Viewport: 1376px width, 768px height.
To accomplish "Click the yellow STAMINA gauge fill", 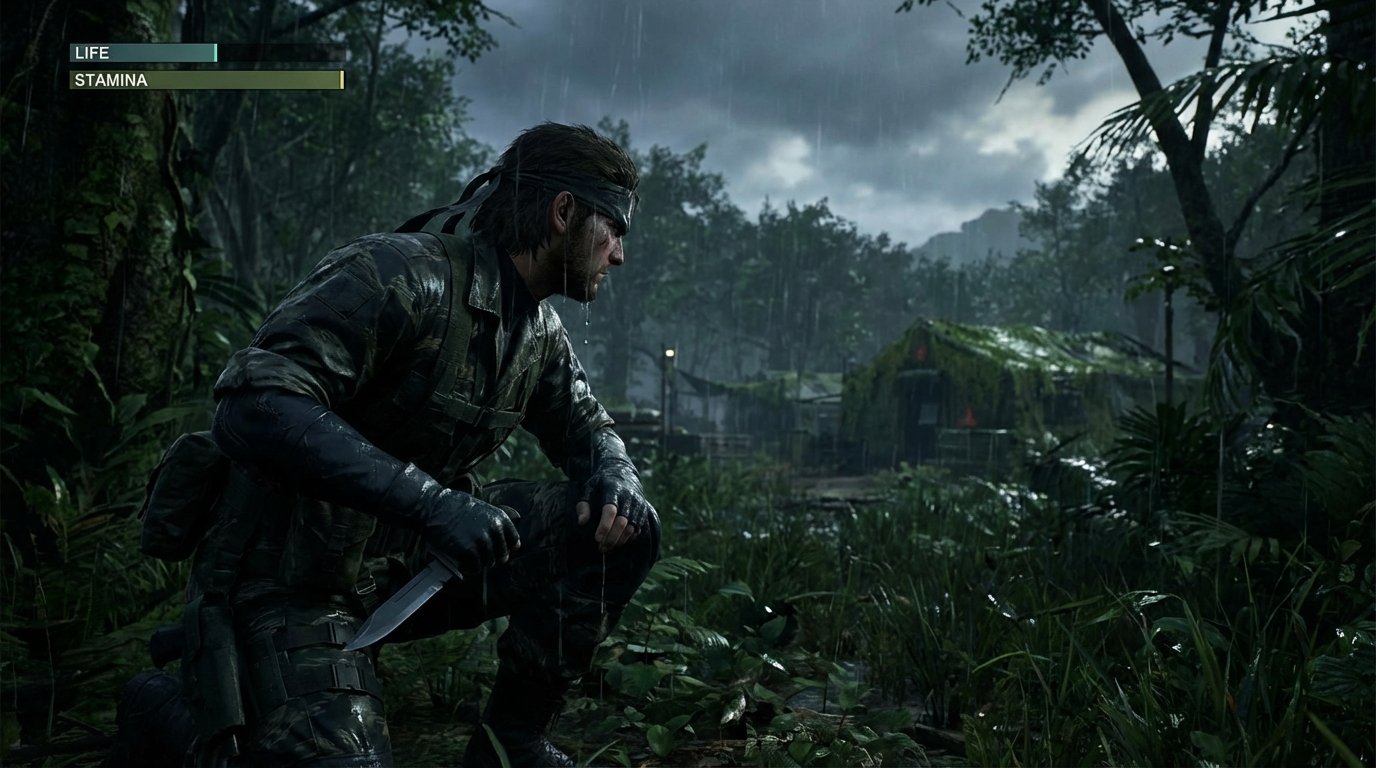I will [x=250, y=79].
